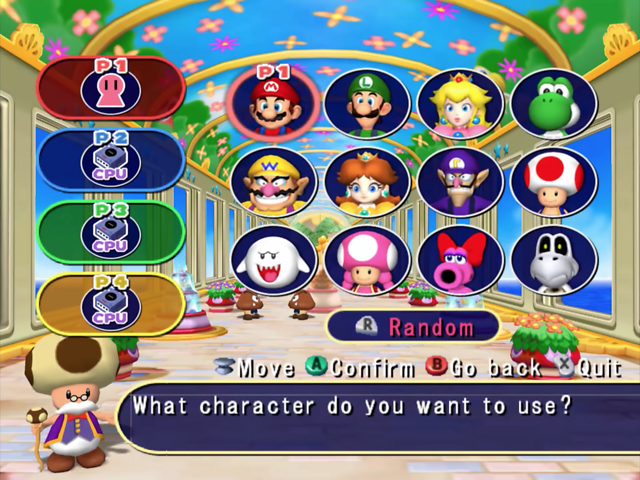Choose Luigi from the character grid
The image size is (640, 480).
pyautogui.click(x=367, y=104)
